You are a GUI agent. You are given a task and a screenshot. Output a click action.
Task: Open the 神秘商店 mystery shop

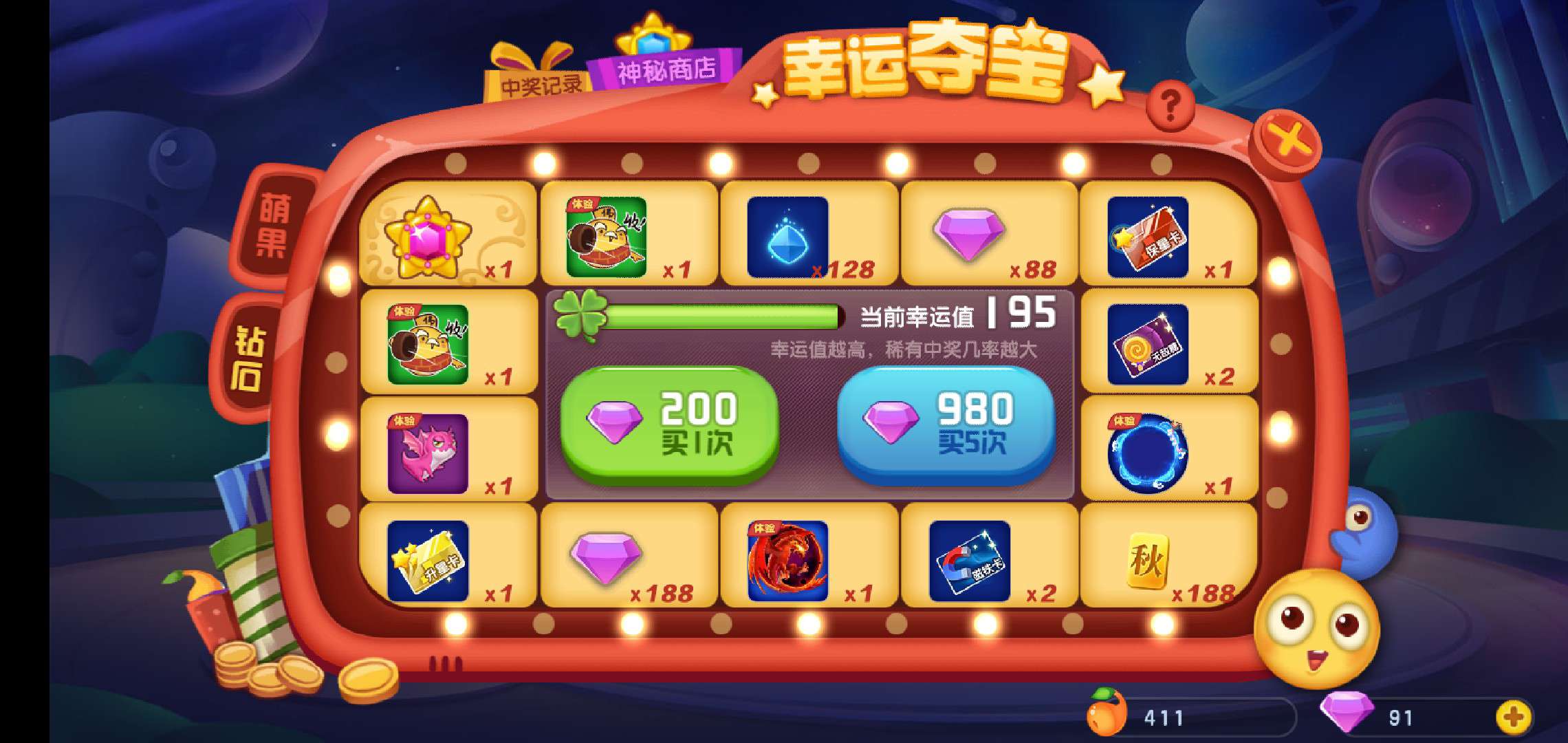pyautogui.click(x=666, y=69)
